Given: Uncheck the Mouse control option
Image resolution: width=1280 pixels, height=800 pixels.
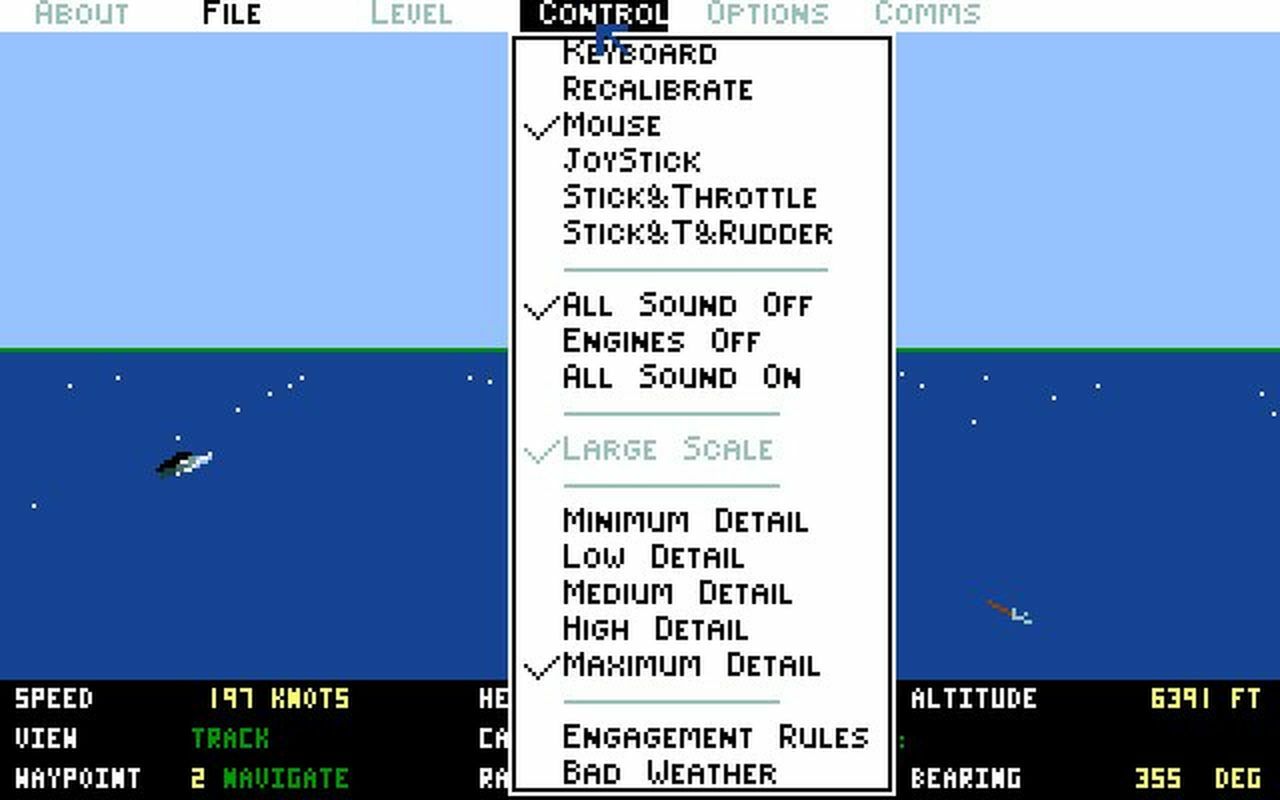Looking at the screenshot, I should tap(610, 124).
